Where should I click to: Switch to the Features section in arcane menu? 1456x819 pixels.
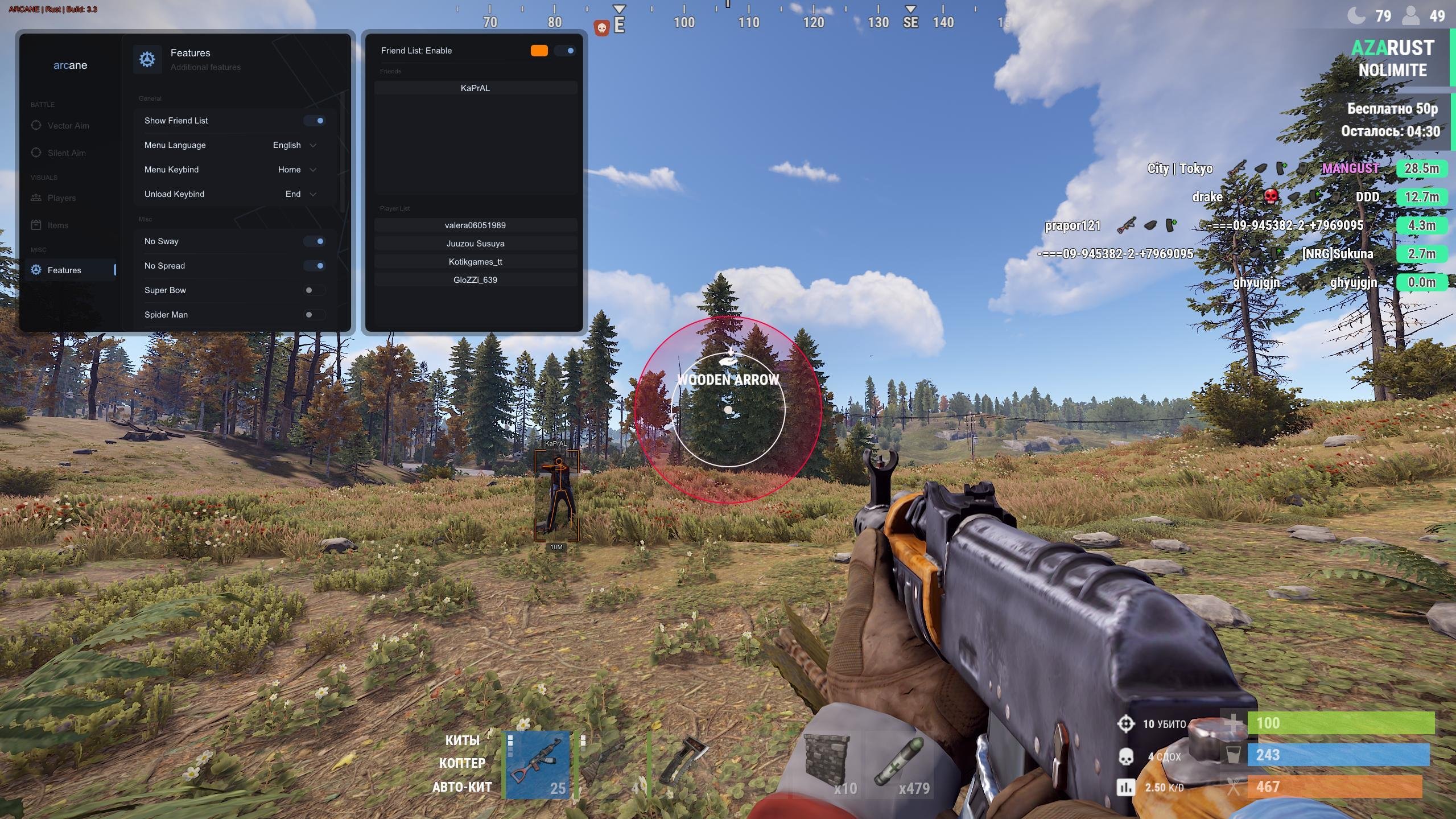tap(64, 270)
